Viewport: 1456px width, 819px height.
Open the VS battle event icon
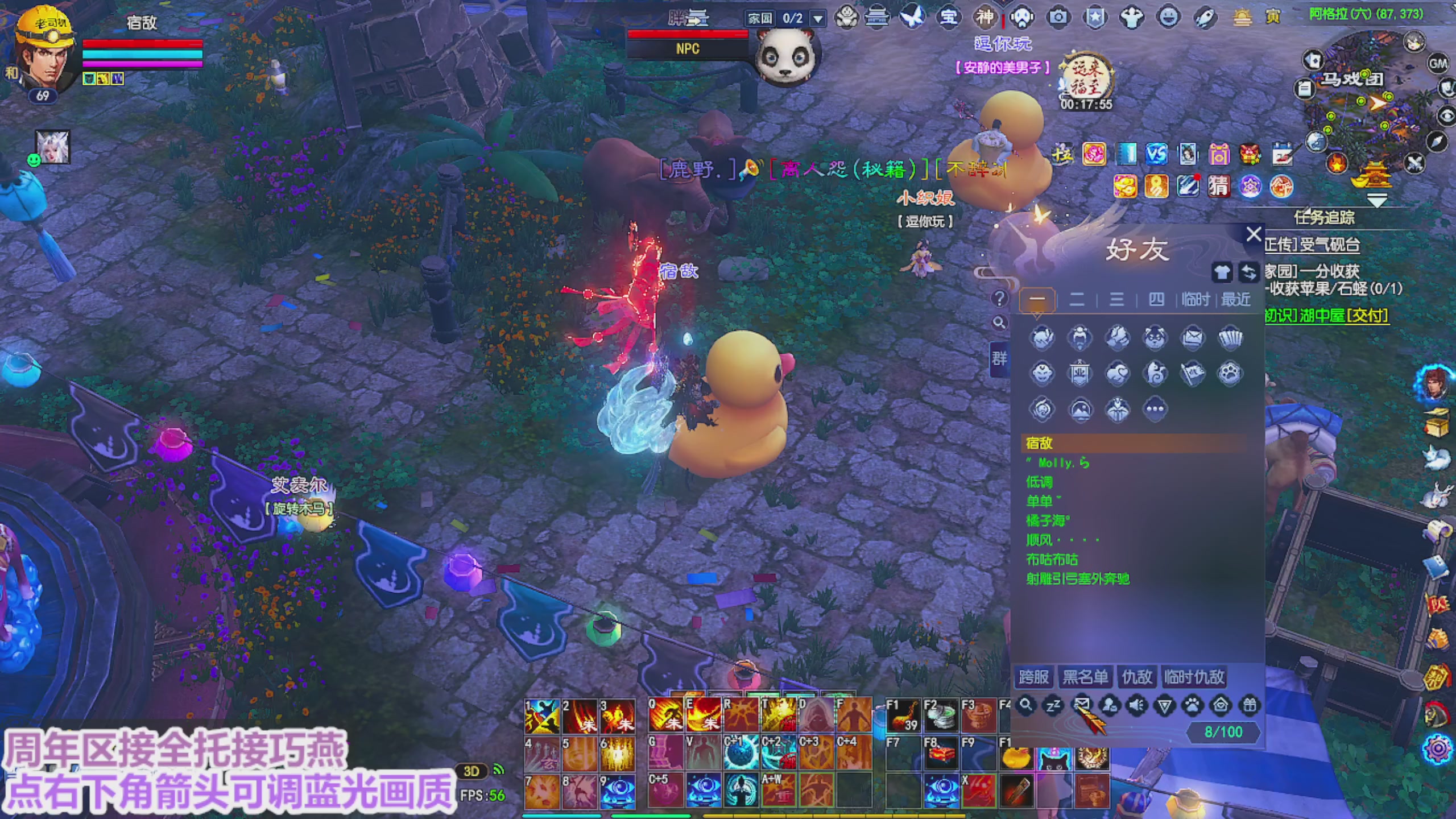coord(1156,154)
